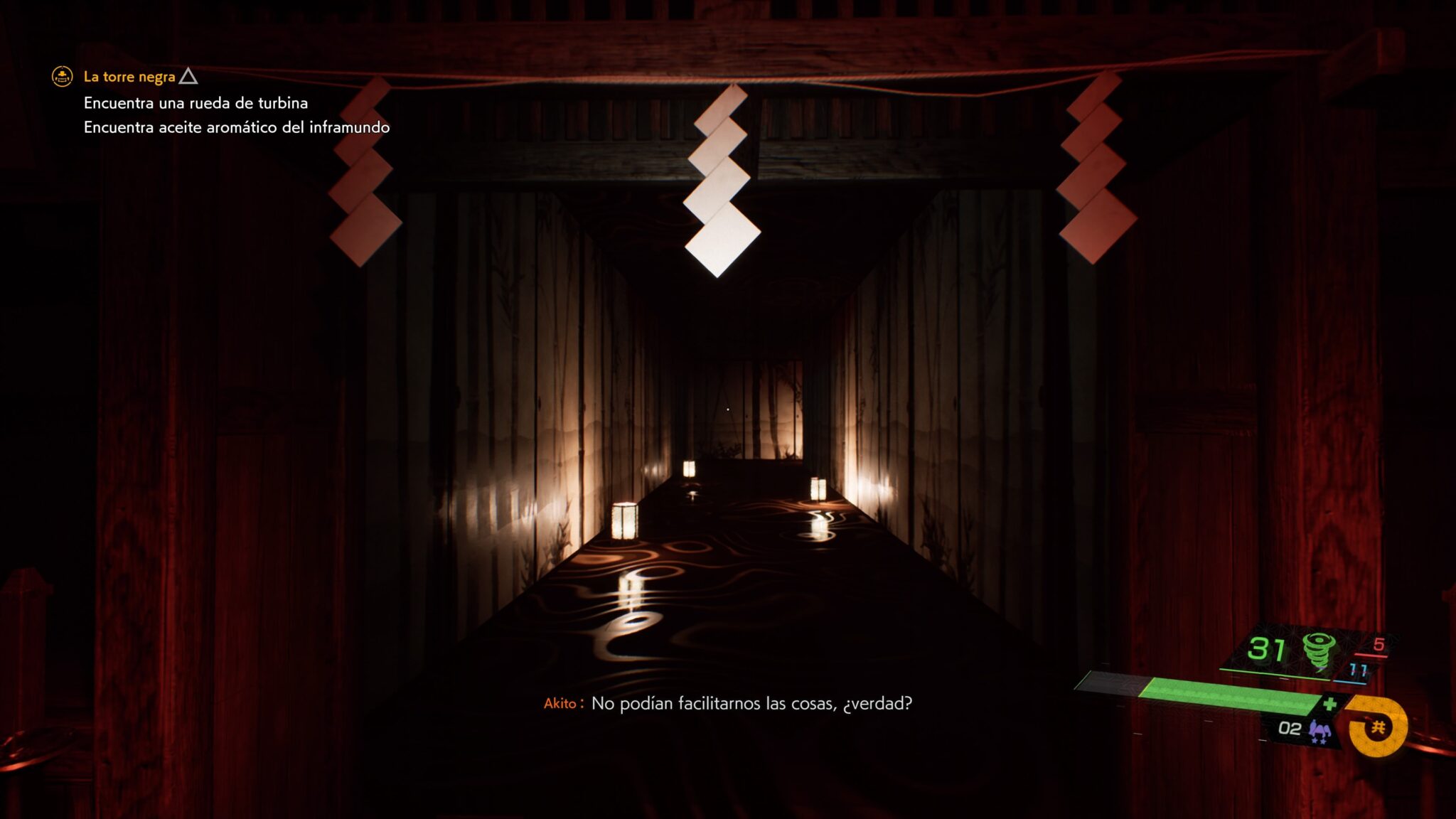The image size is (1456, 819).
Task: Select objective 'Encuentra aceite aromático del inframundo'
Action: (236, 127)
